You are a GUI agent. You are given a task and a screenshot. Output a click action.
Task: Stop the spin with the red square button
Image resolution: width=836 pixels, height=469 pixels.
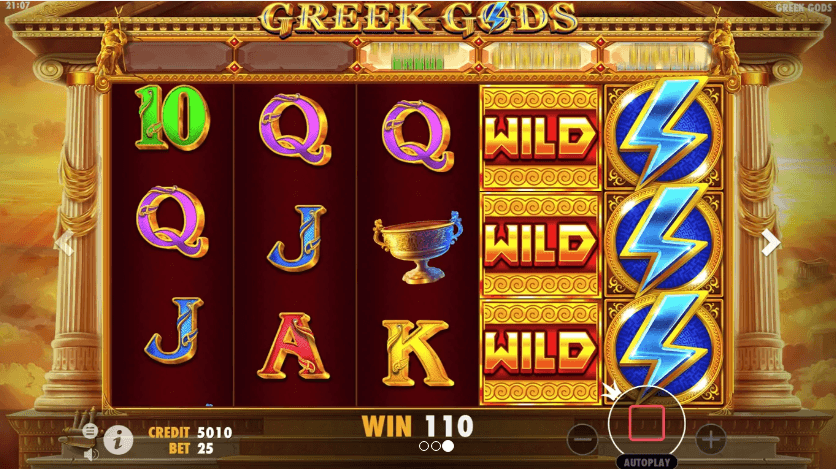click(x=646, y=424)
